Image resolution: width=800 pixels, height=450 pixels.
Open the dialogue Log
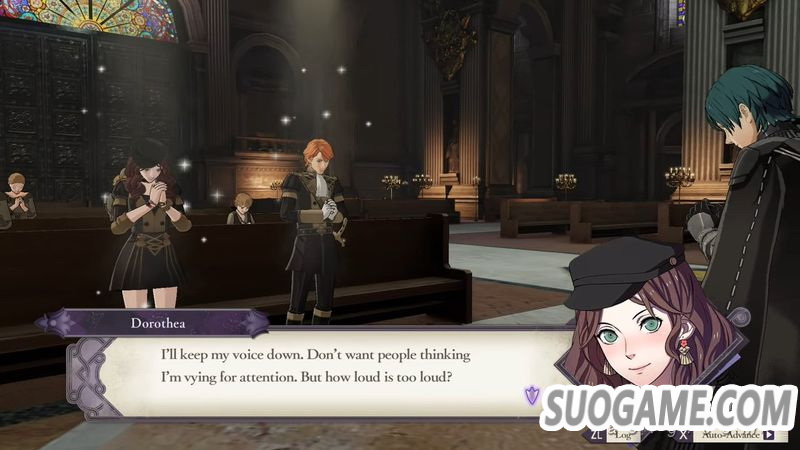(623, 435)
